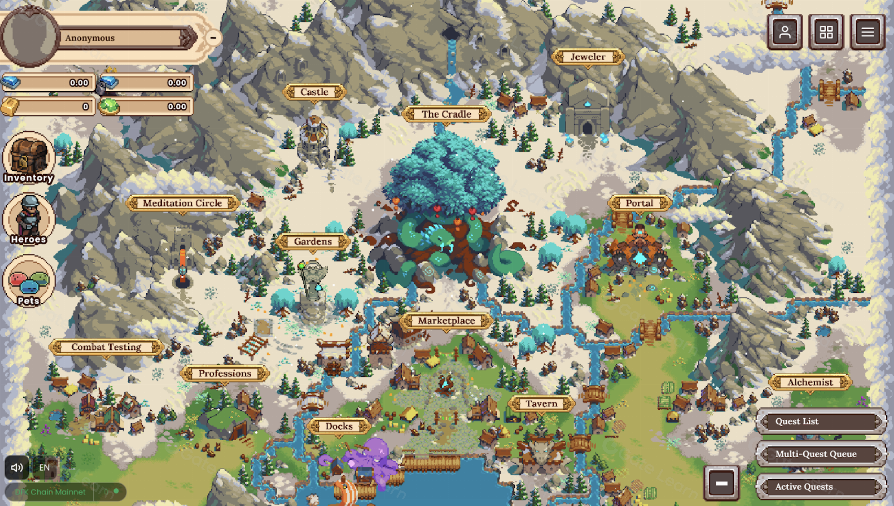Collapse the Anonymous profile panel with the minus button

(x=213, y=38)
